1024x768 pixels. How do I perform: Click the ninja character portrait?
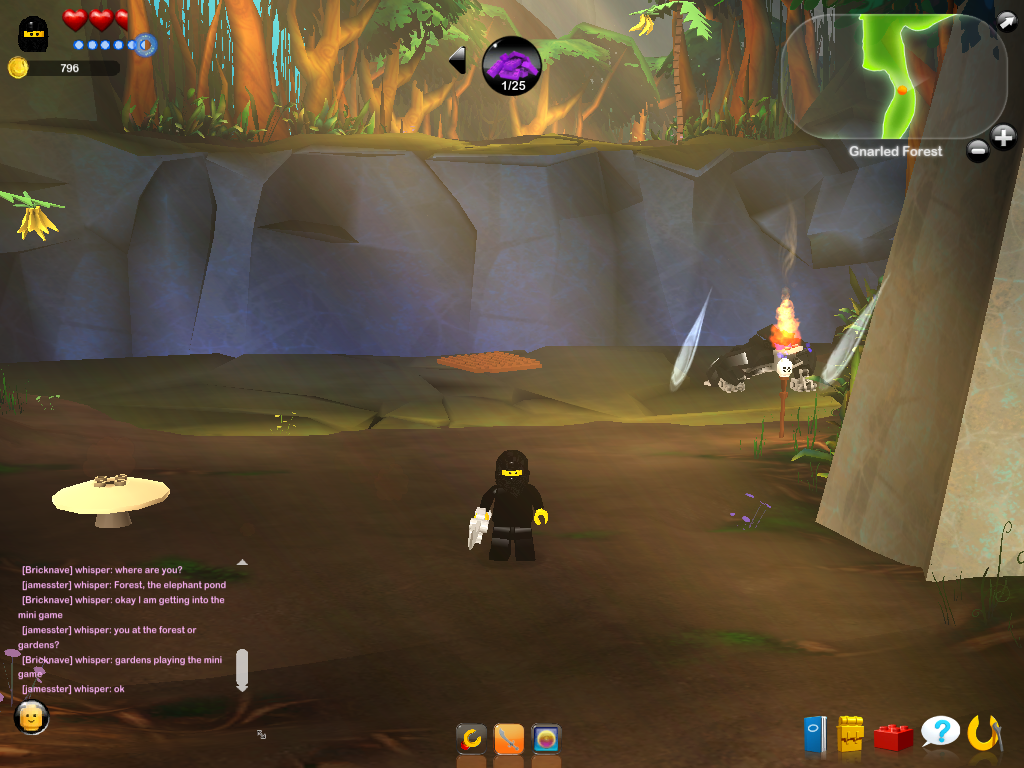(x=34, y=33)
